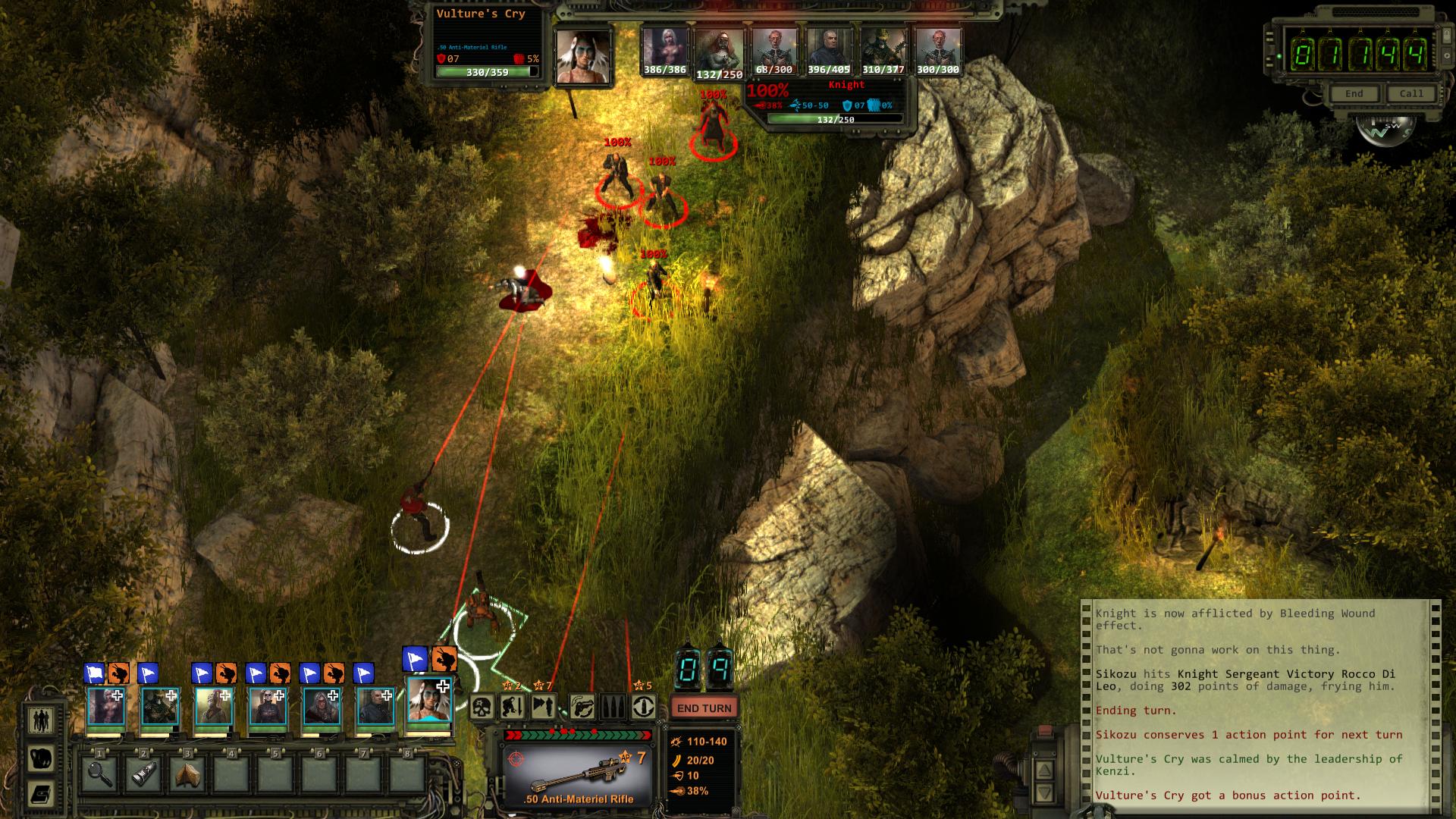The image size is (1456, 819).
Task: Change fire mode with the three-bullets icon
Action: (613, 708)
